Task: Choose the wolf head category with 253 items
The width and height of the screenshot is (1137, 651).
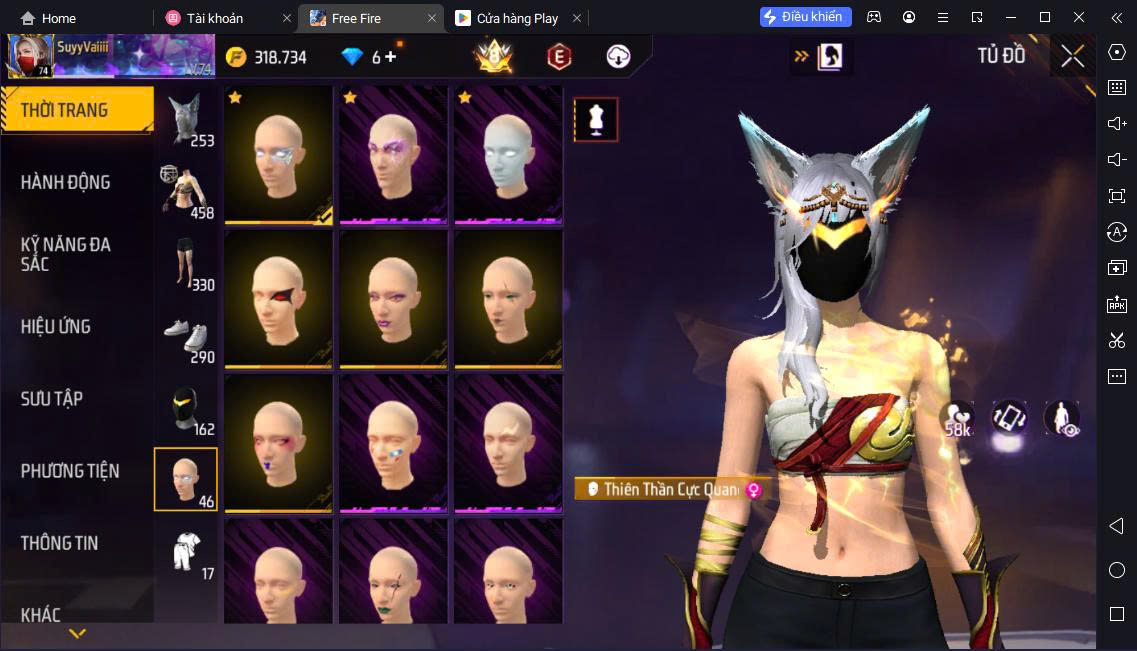Action: coord(186,119)
